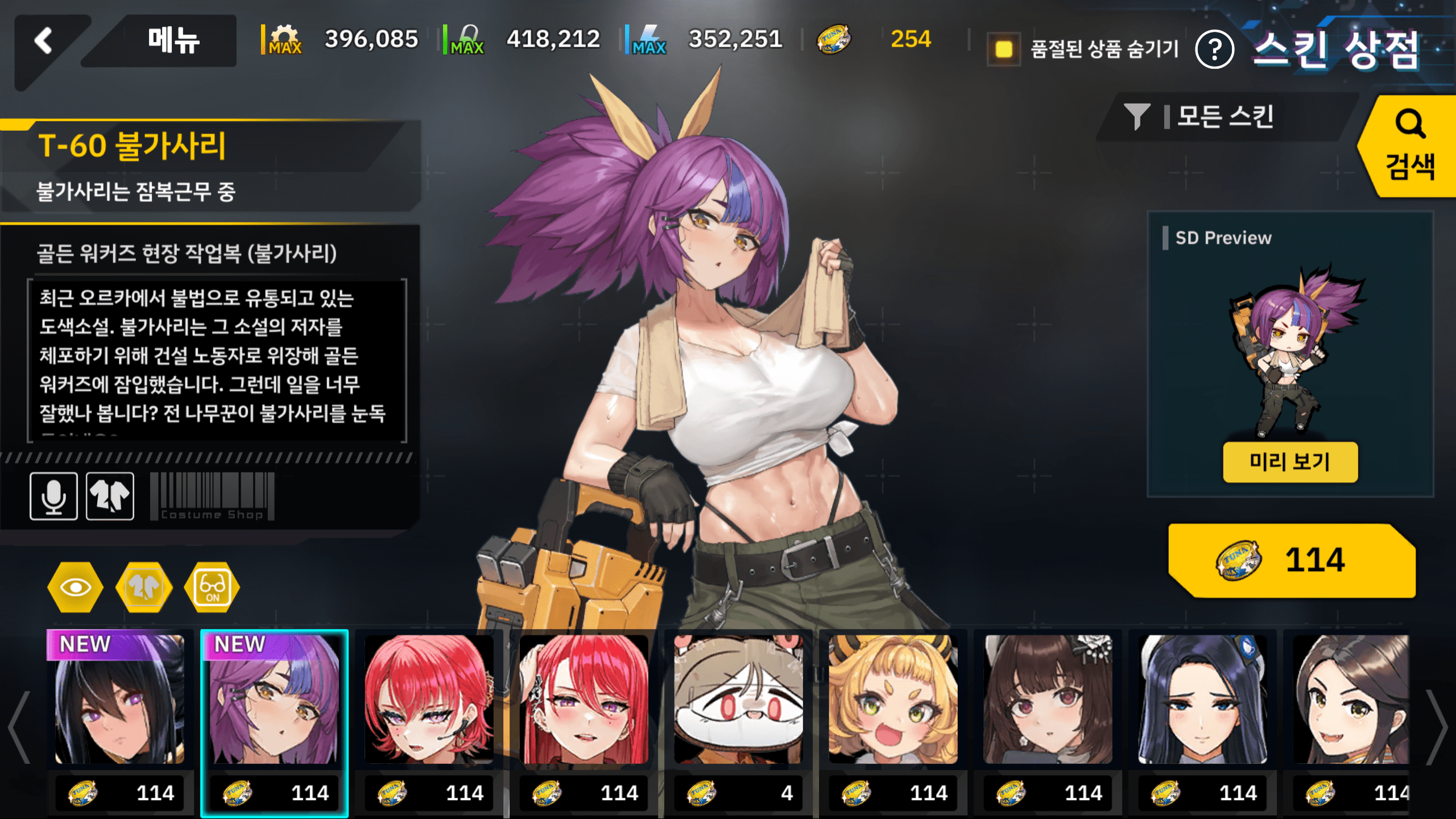1456x819 pixels.
Task: Buy the skin for 114 tuna
Action: point(1291,560)
